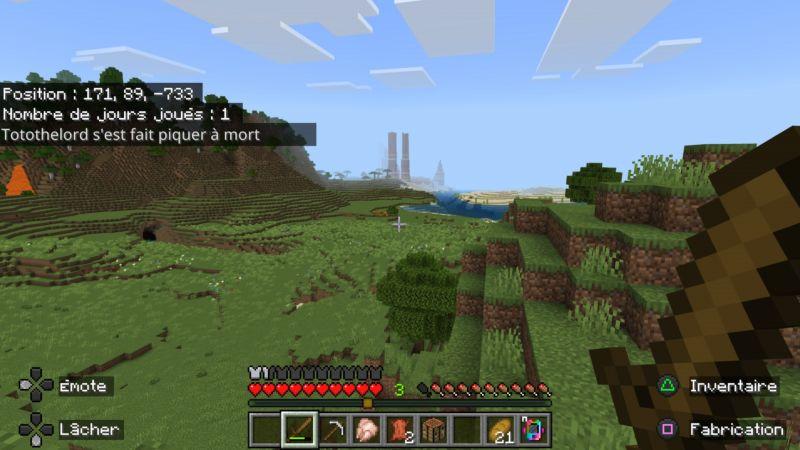
Task: Choose the rainbow-colored item in the last slot
Action: [532, 430]
